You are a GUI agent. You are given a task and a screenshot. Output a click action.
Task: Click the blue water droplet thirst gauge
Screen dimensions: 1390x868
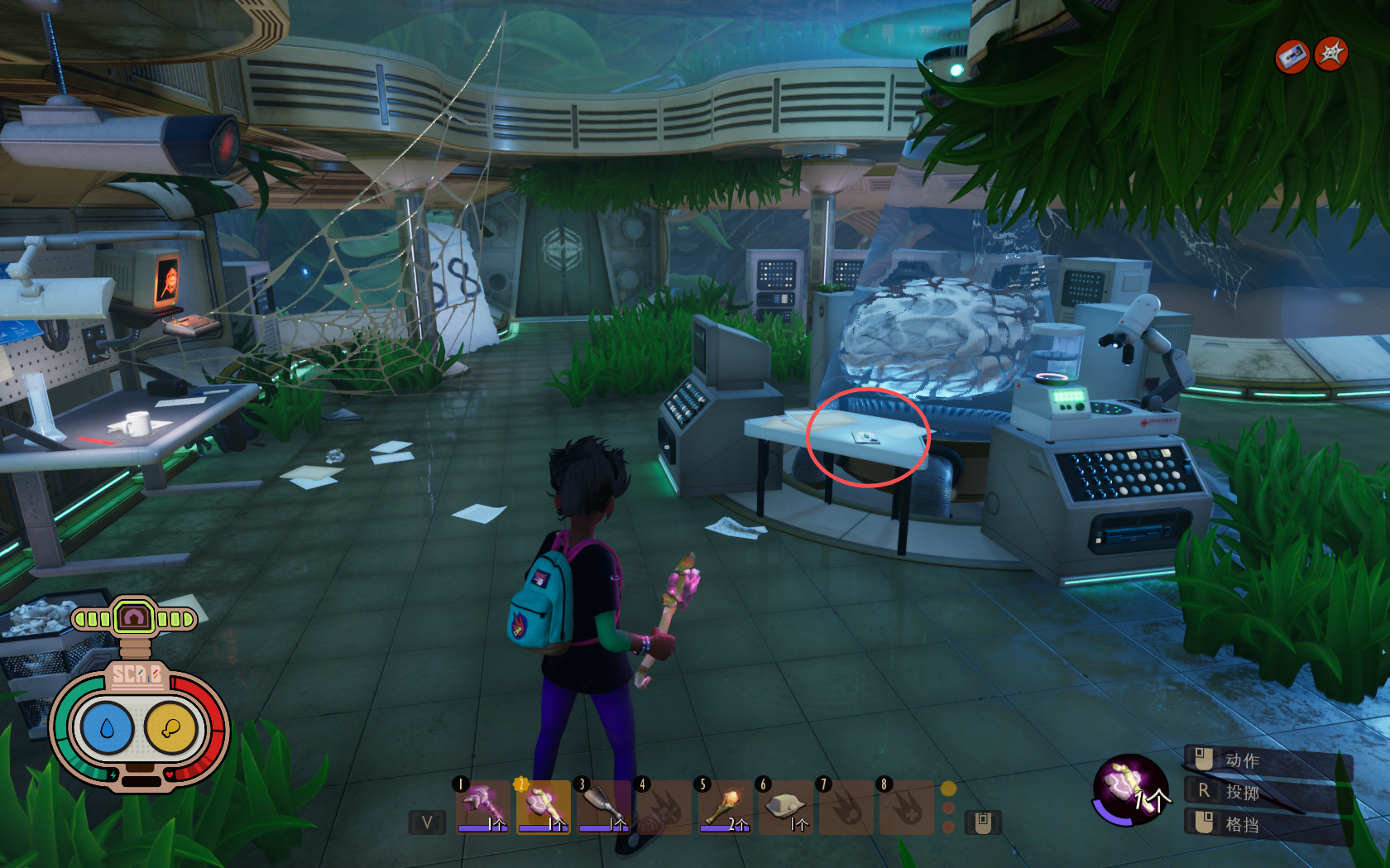[x=107, y=728]
